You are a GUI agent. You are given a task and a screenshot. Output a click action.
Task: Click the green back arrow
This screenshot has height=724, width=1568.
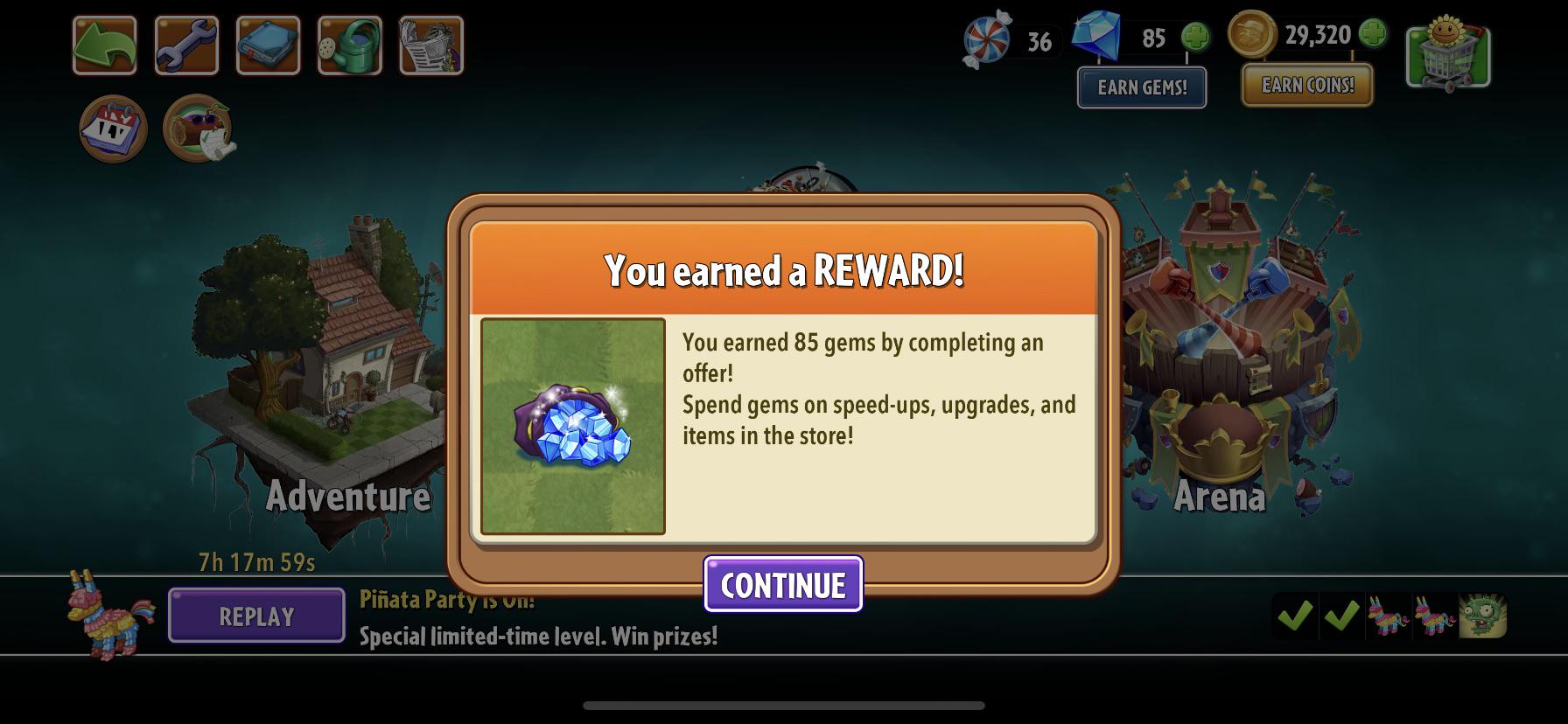coord(103,45)
